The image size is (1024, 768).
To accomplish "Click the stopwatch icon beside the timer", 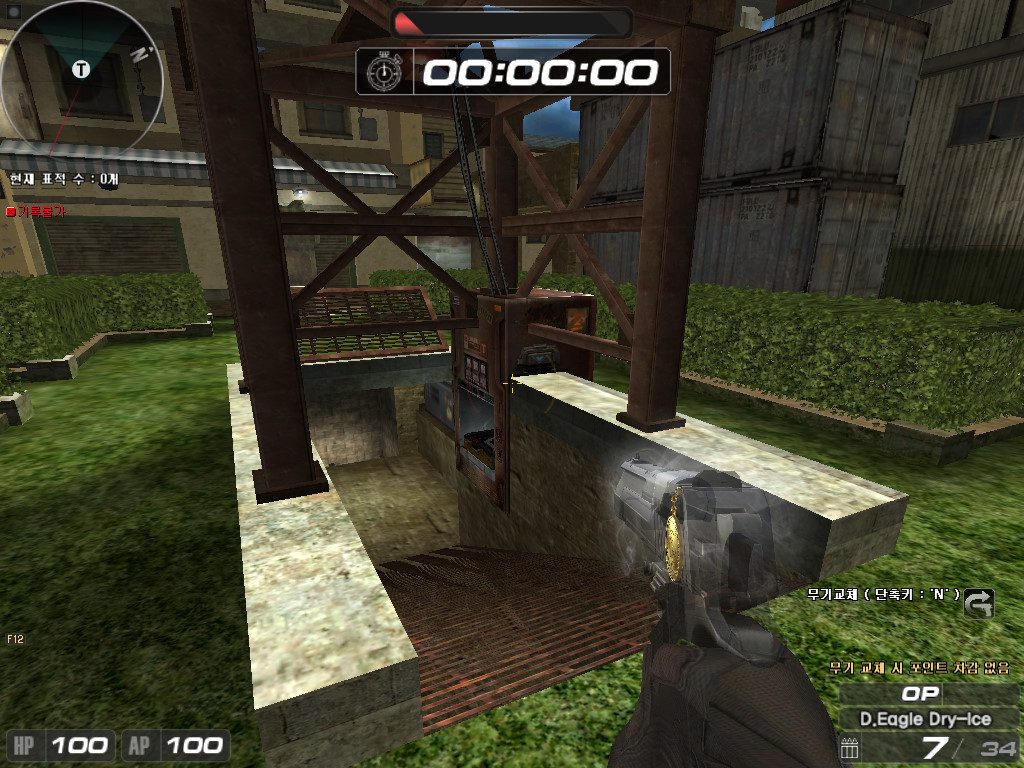I will 383,71.
